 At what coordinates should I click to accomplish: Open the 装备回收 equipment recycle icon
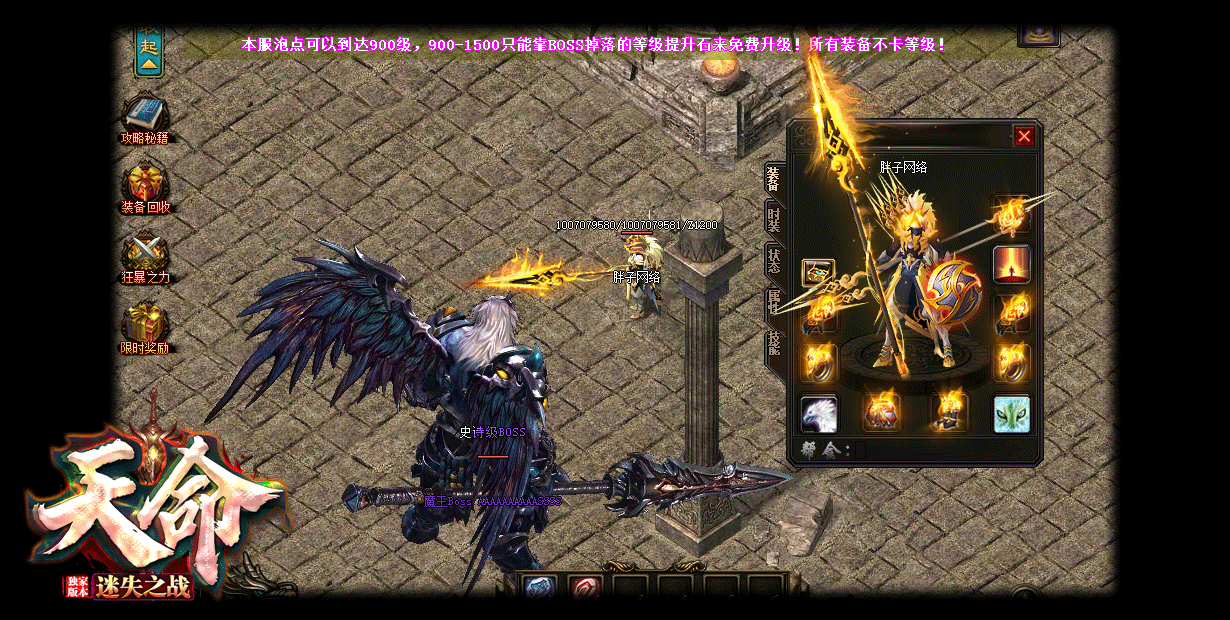[145, 184]
